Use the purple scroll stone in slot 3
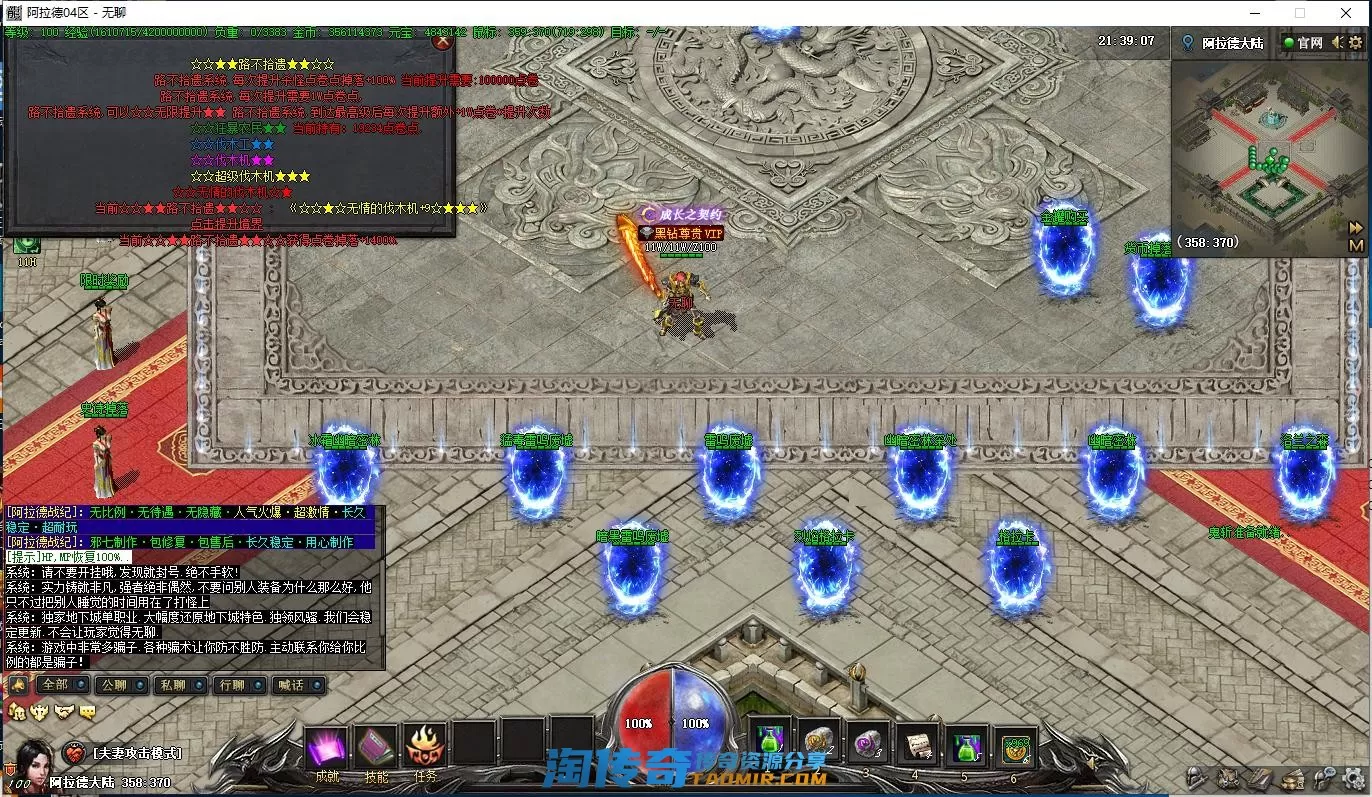The width and height of the screenshot is (1372, 797). (867, 744)
